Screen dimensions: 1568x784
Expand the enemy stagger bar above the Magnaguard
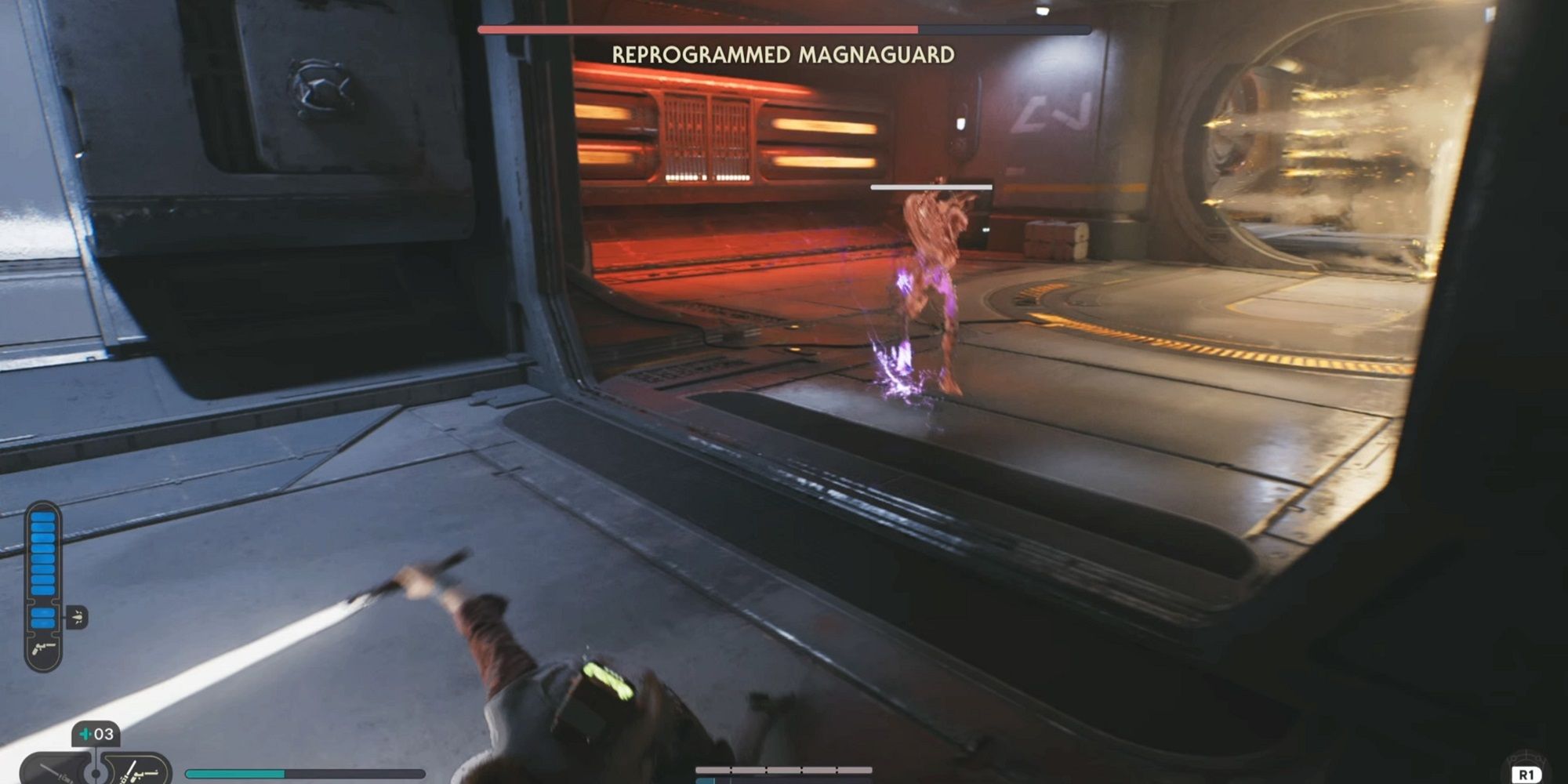click(x=931, y=187)
